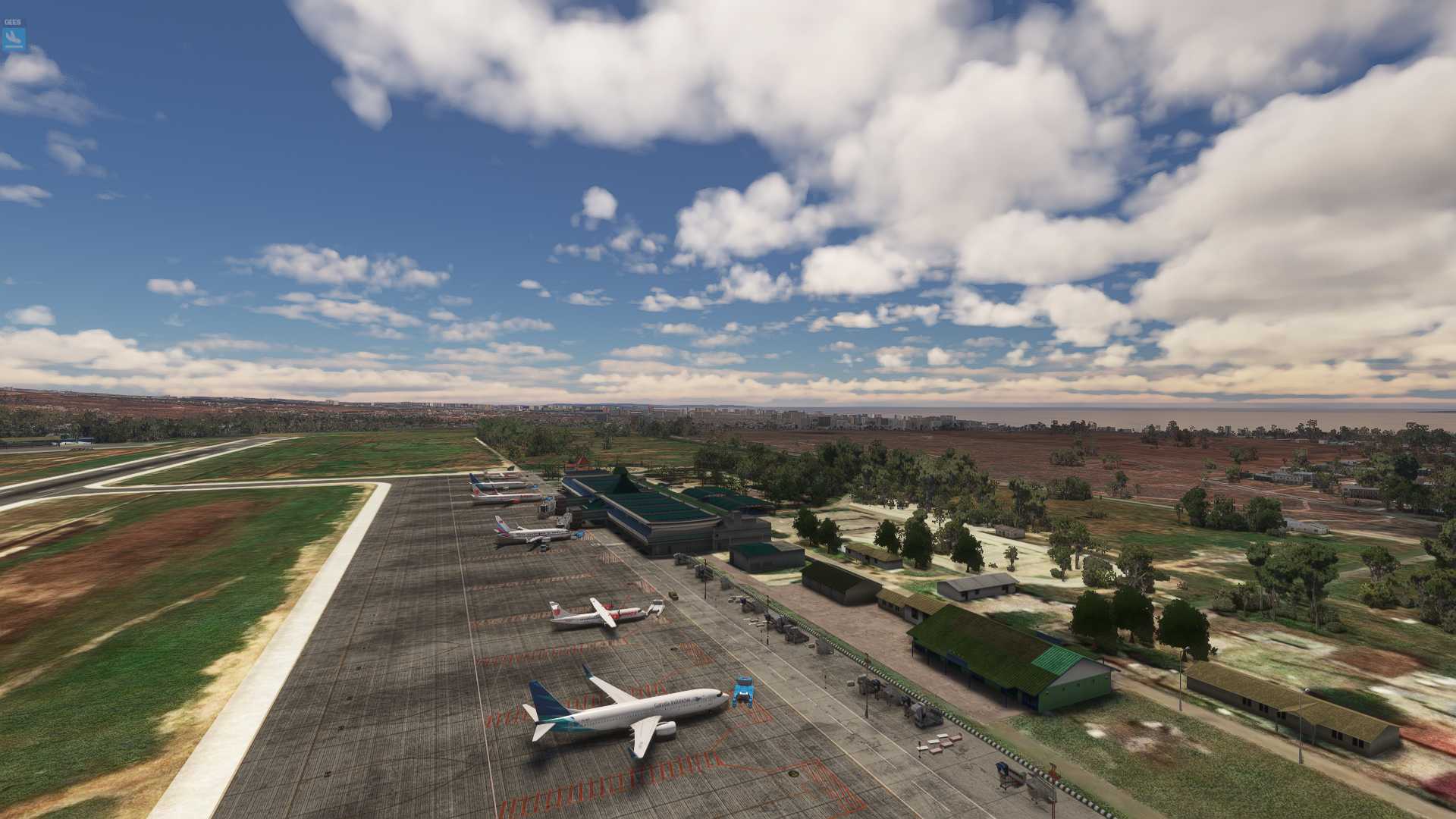
Task: Open the GEES landing overlay icon
Action: click(14, 38)
